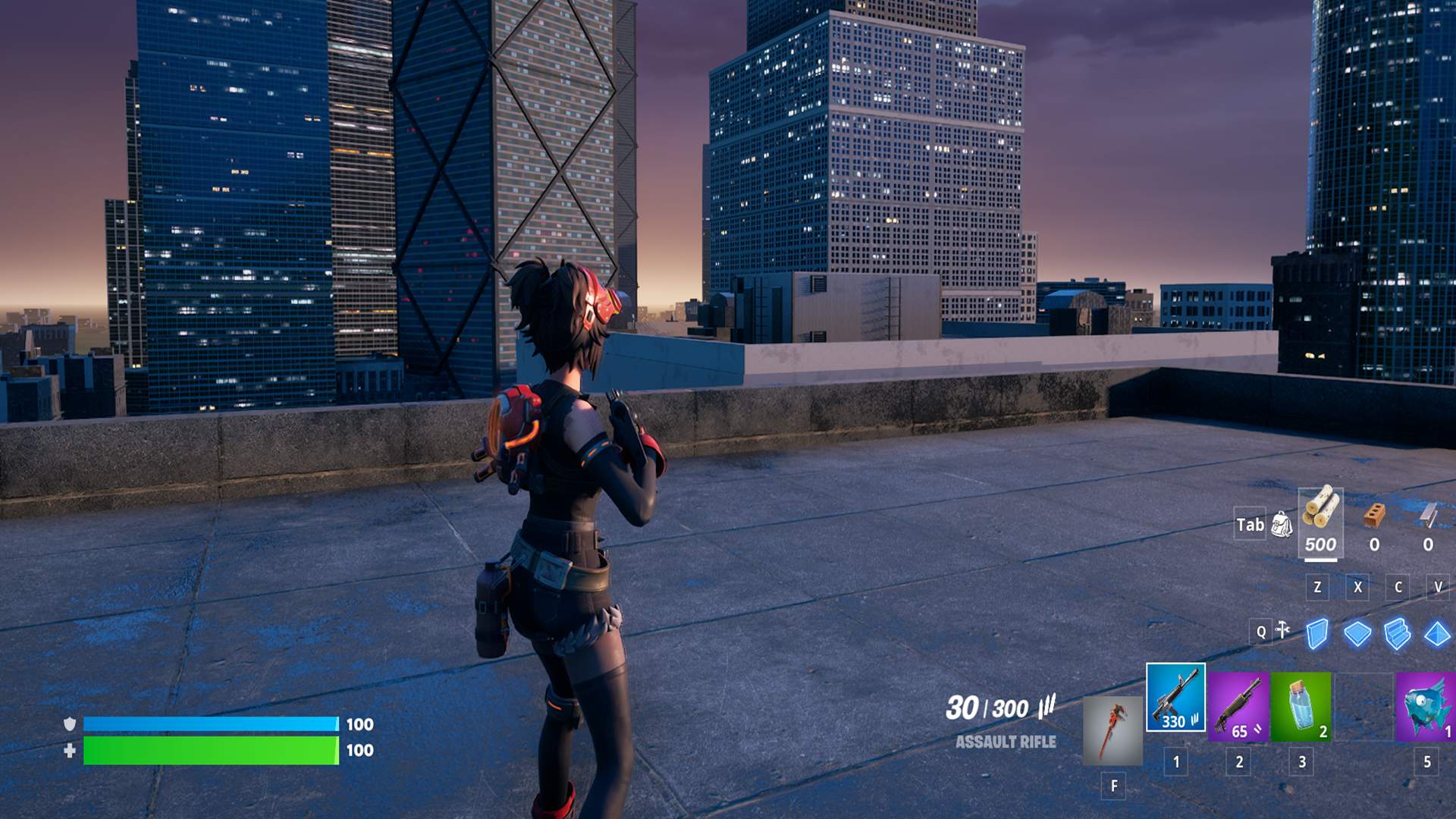Select the assault rifle hotbar slot

tap(1175, 698)
